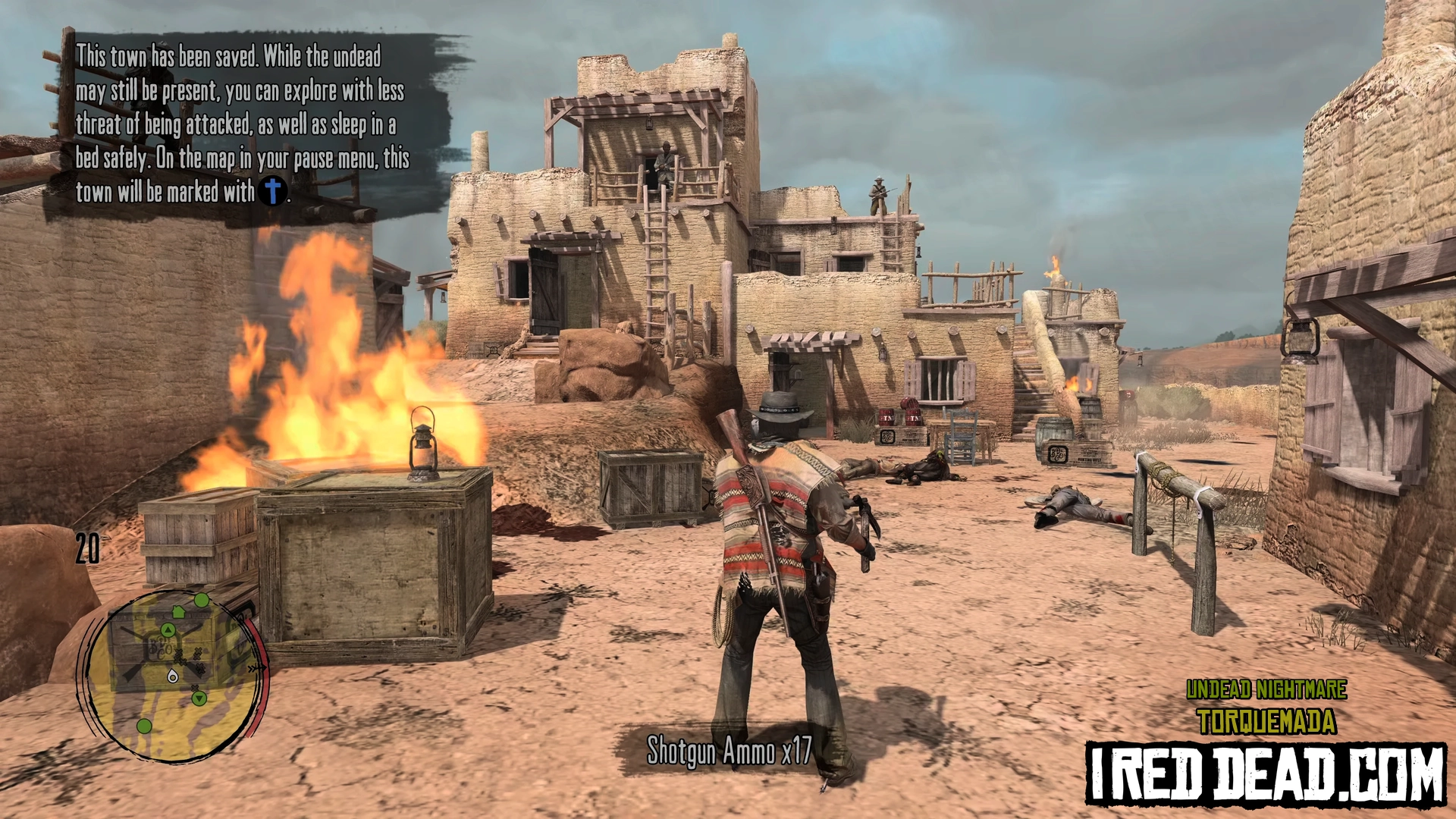The image size is (1456, 819).
Task: Click the blue cross safe-town icon
Action: [273, 191]
